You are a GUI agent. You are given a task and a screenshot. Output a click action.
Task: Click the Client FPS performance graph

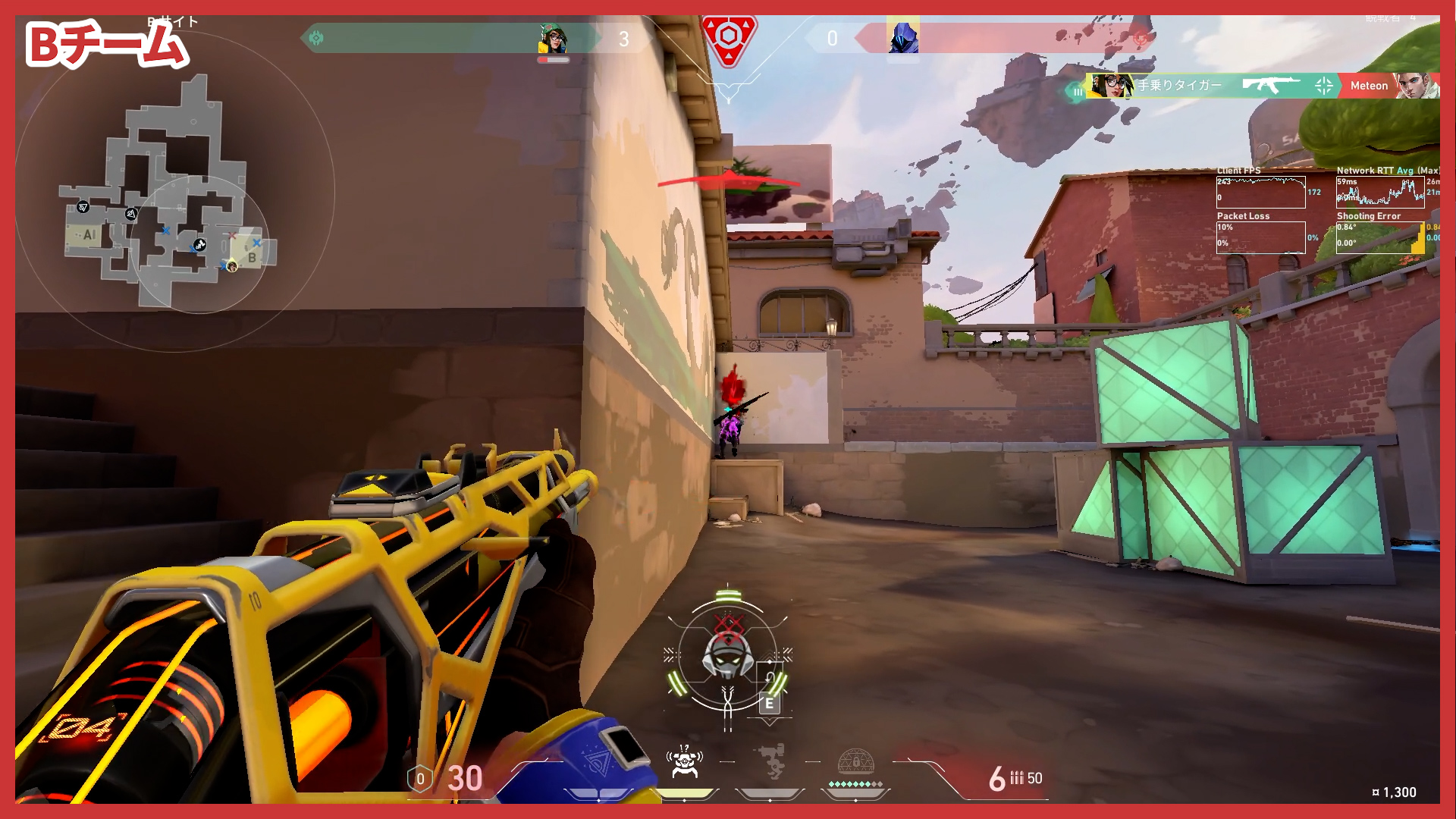click(1260, 193)
